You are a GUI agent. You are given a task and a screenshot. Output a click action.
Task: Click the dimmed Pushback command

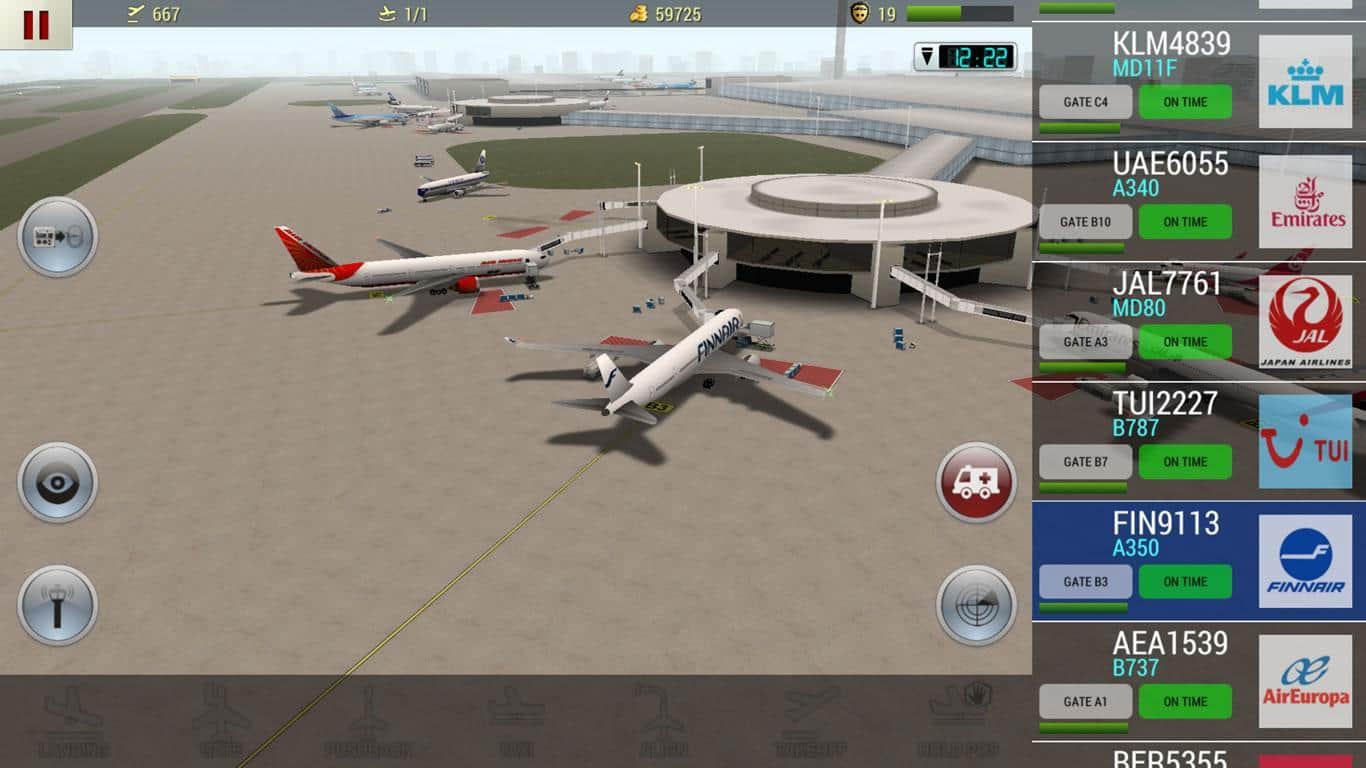367,722
